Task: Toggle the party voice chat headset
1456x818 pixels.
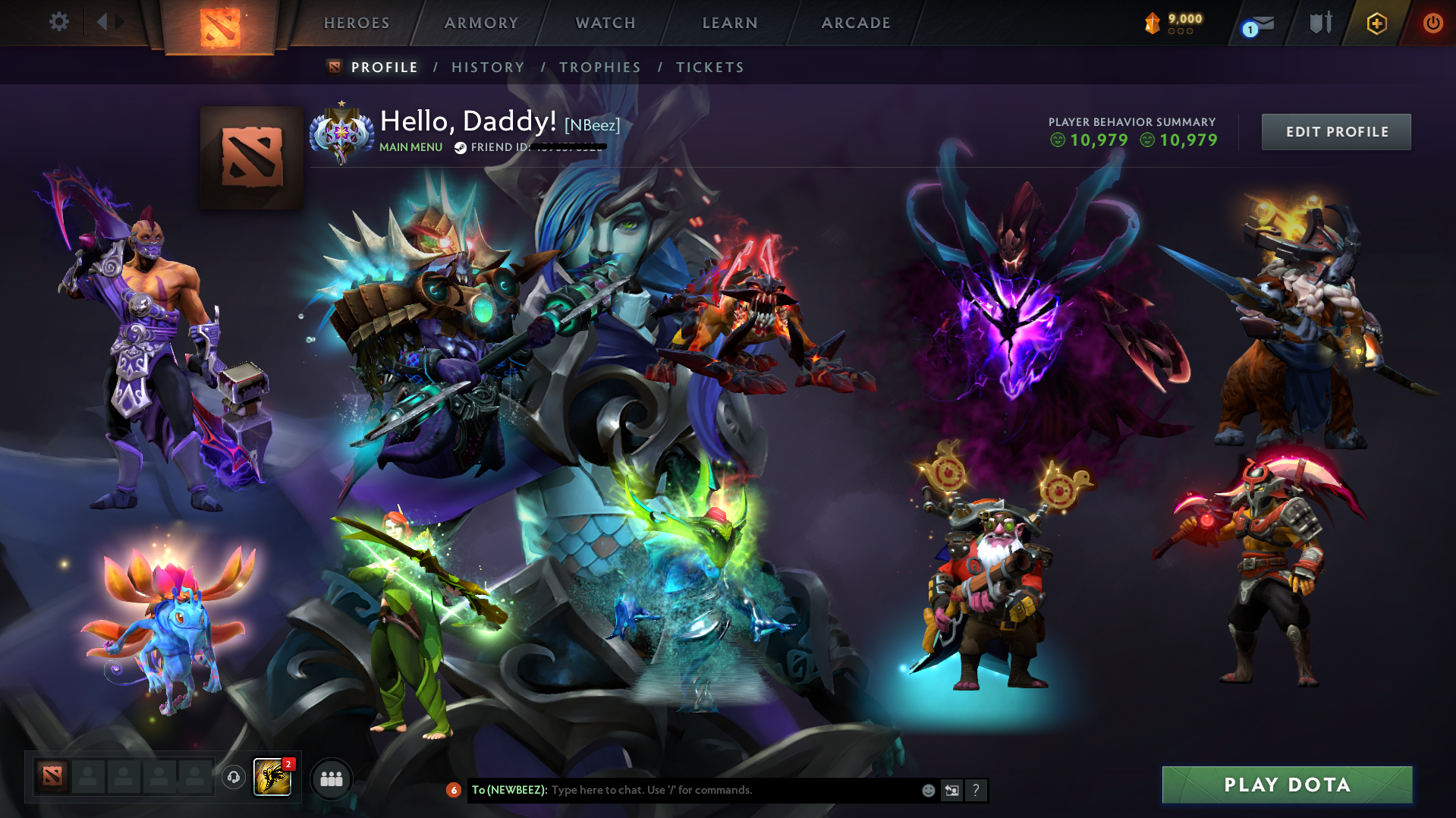Action: 233,778
